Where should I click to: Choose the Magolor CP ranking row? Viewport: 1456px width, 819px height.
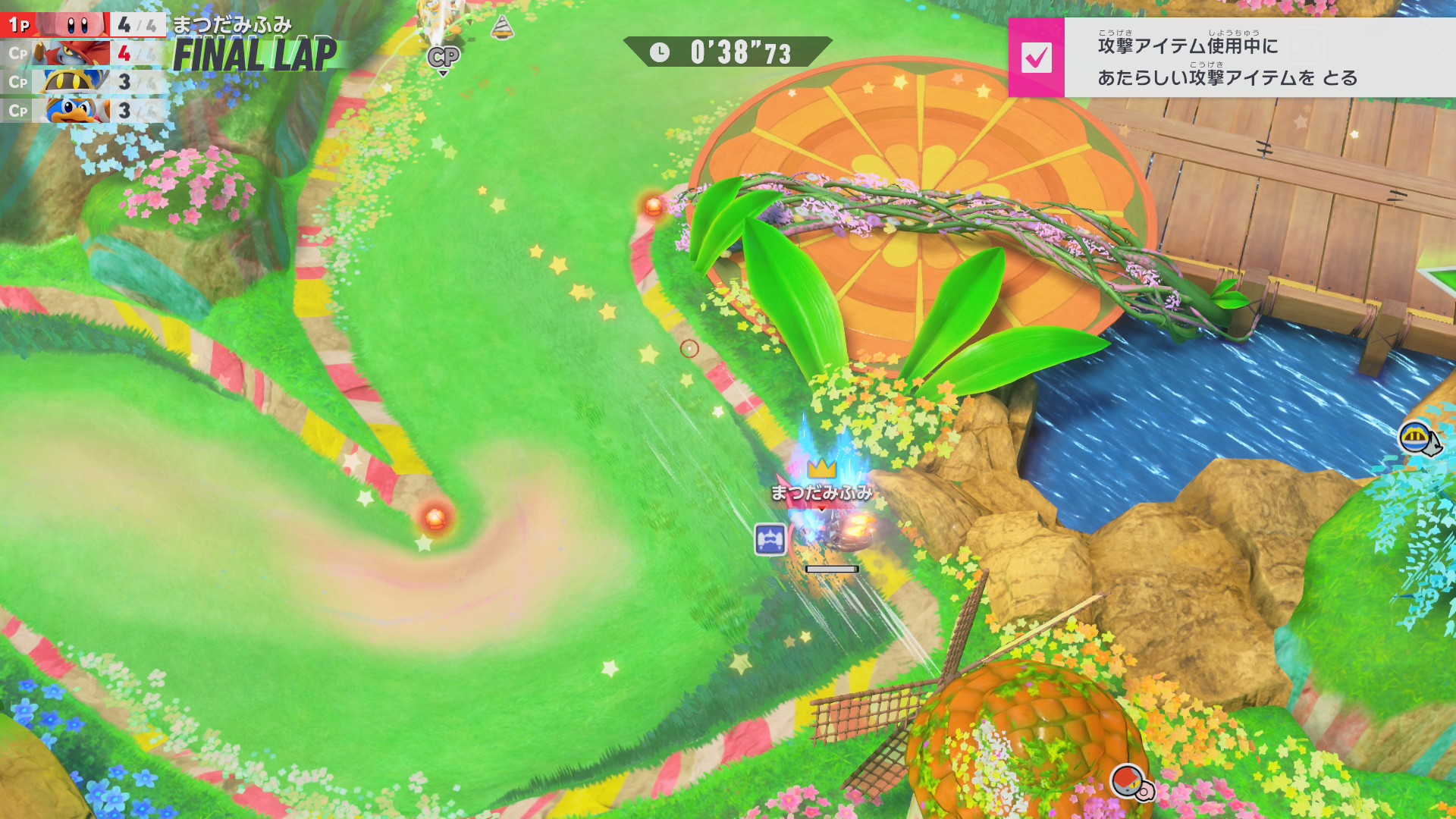point(82,82)
